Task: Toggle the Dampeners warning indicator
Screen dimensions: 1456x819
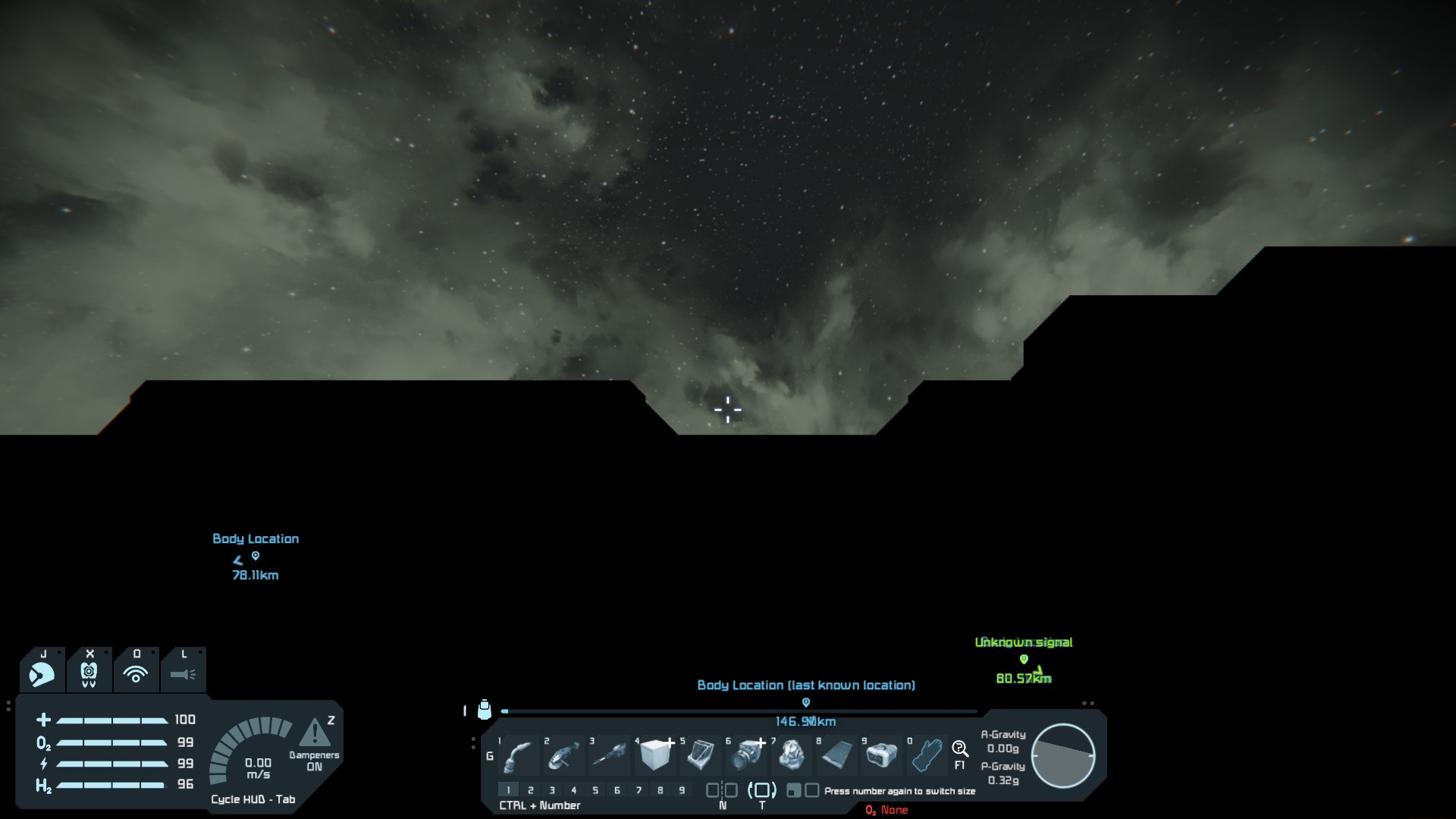Action: pyautogui.click(x=315, y=733)
